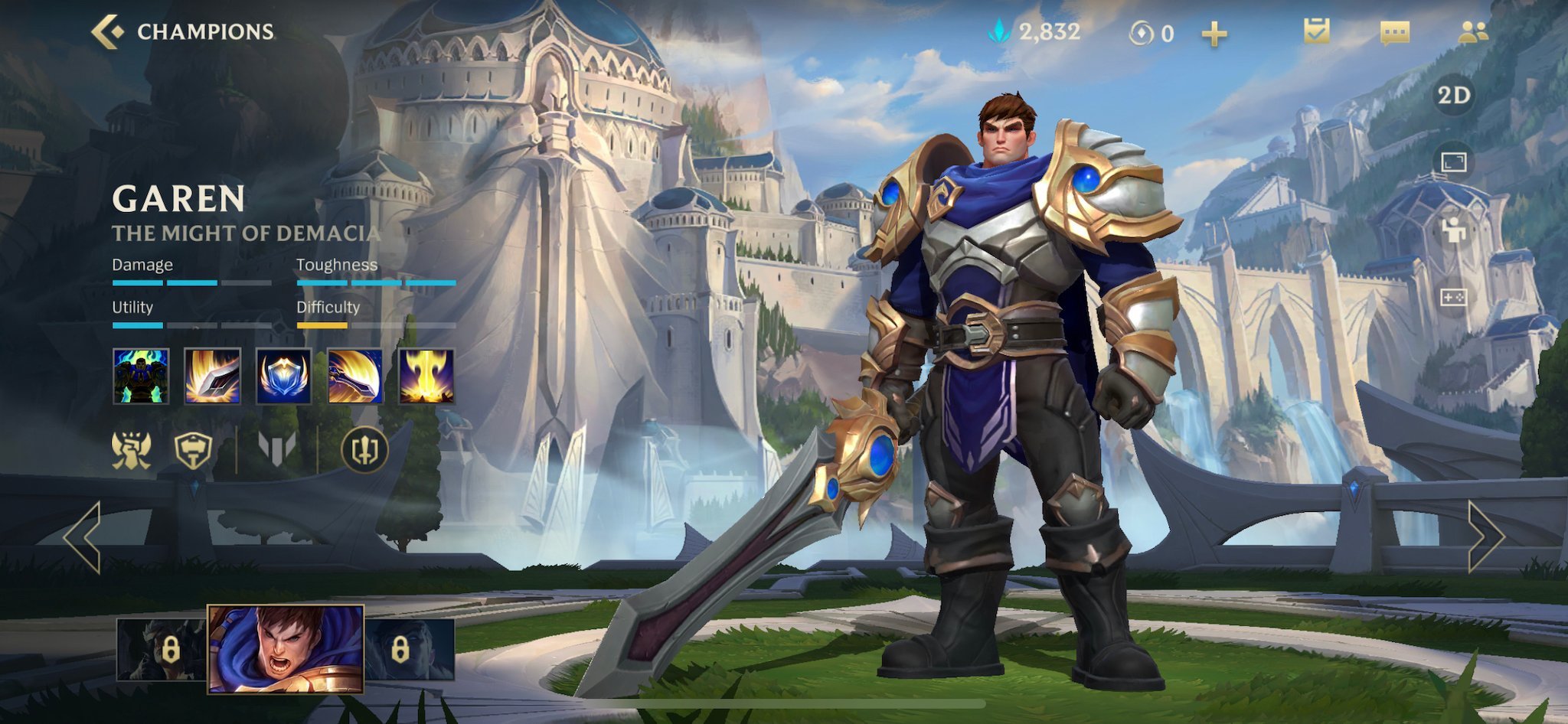Open the task checklist icon

click(1316, 31)
